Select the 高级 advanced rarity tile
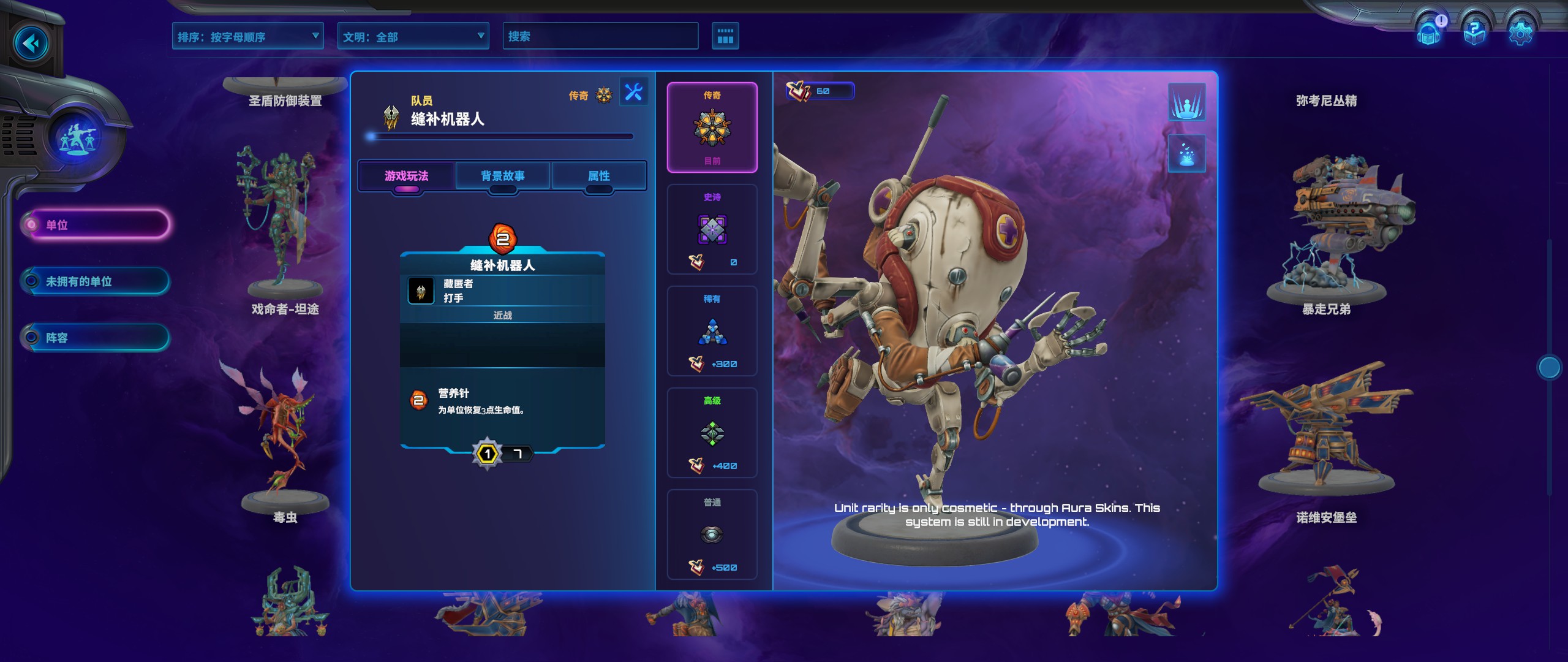Screen dimensions: 1568x662 coord(712,433)
